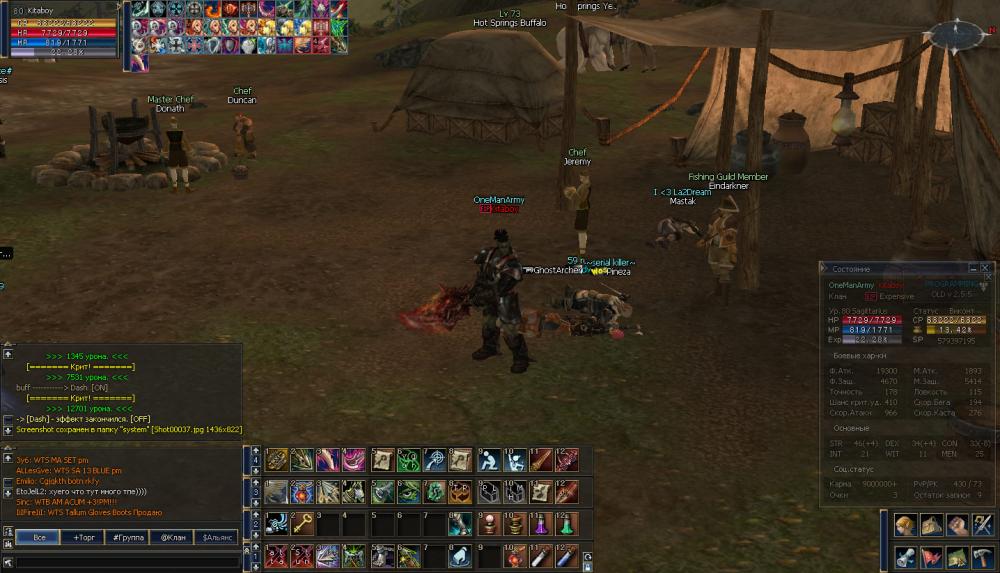1000x573 pixels.
Task: Switch to the @Клан clan chat tab
Action: [x=171, y=538]
